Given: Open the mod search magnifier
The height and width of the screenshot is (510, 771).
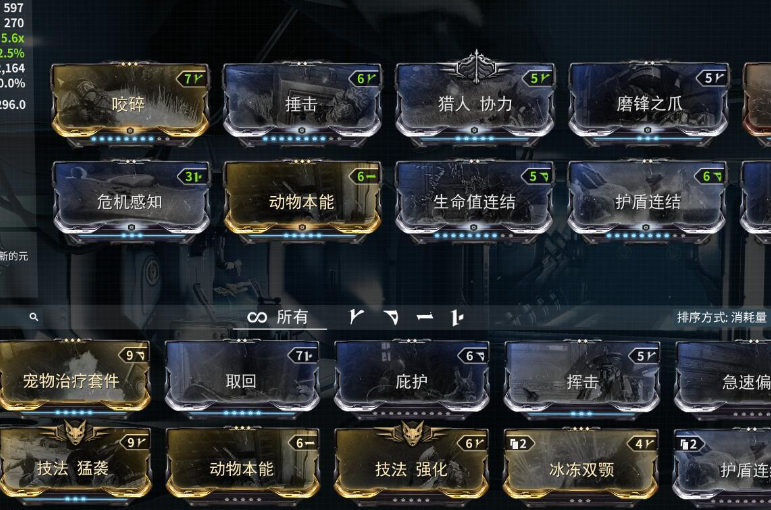Looking at the screenshot, I should point(34,318).
